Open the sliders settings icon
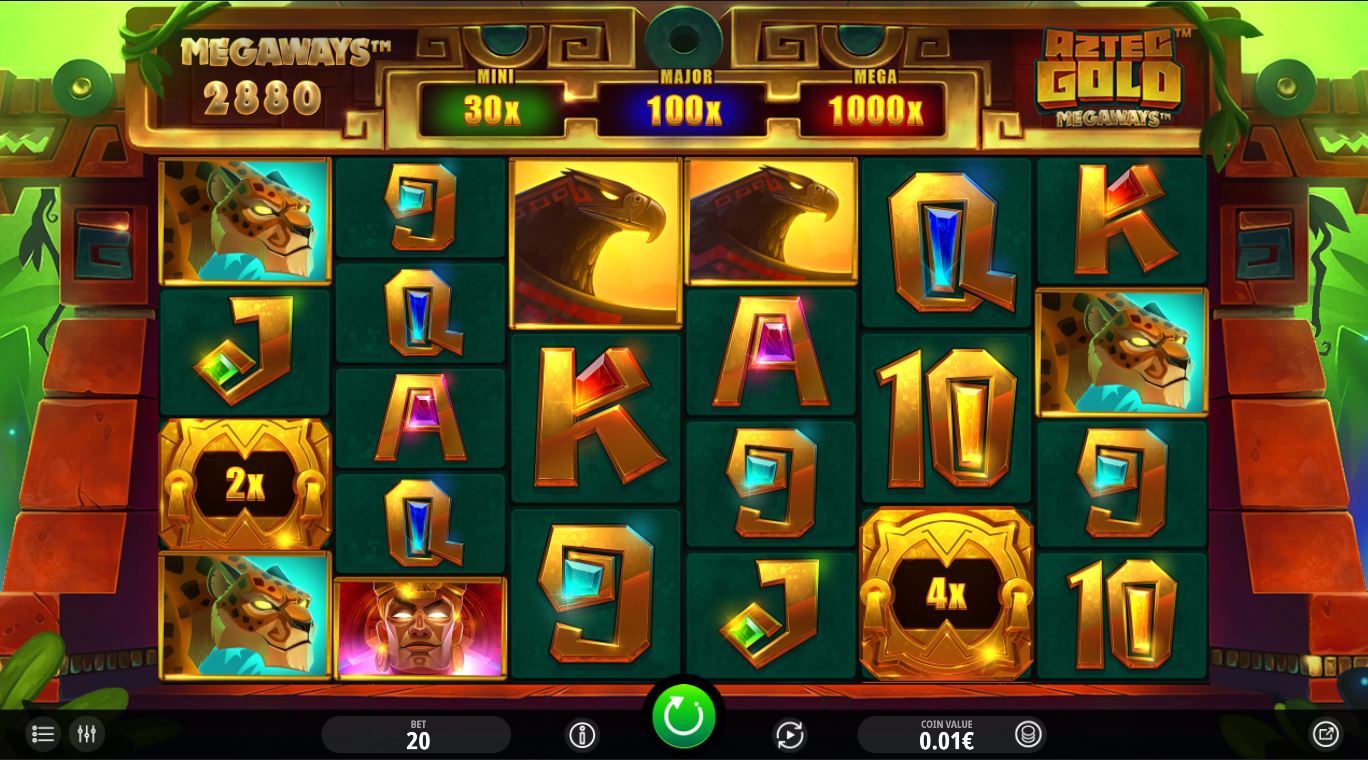Image resolution: width=1368 pixels, height=760 pixels. pos(87,735)
